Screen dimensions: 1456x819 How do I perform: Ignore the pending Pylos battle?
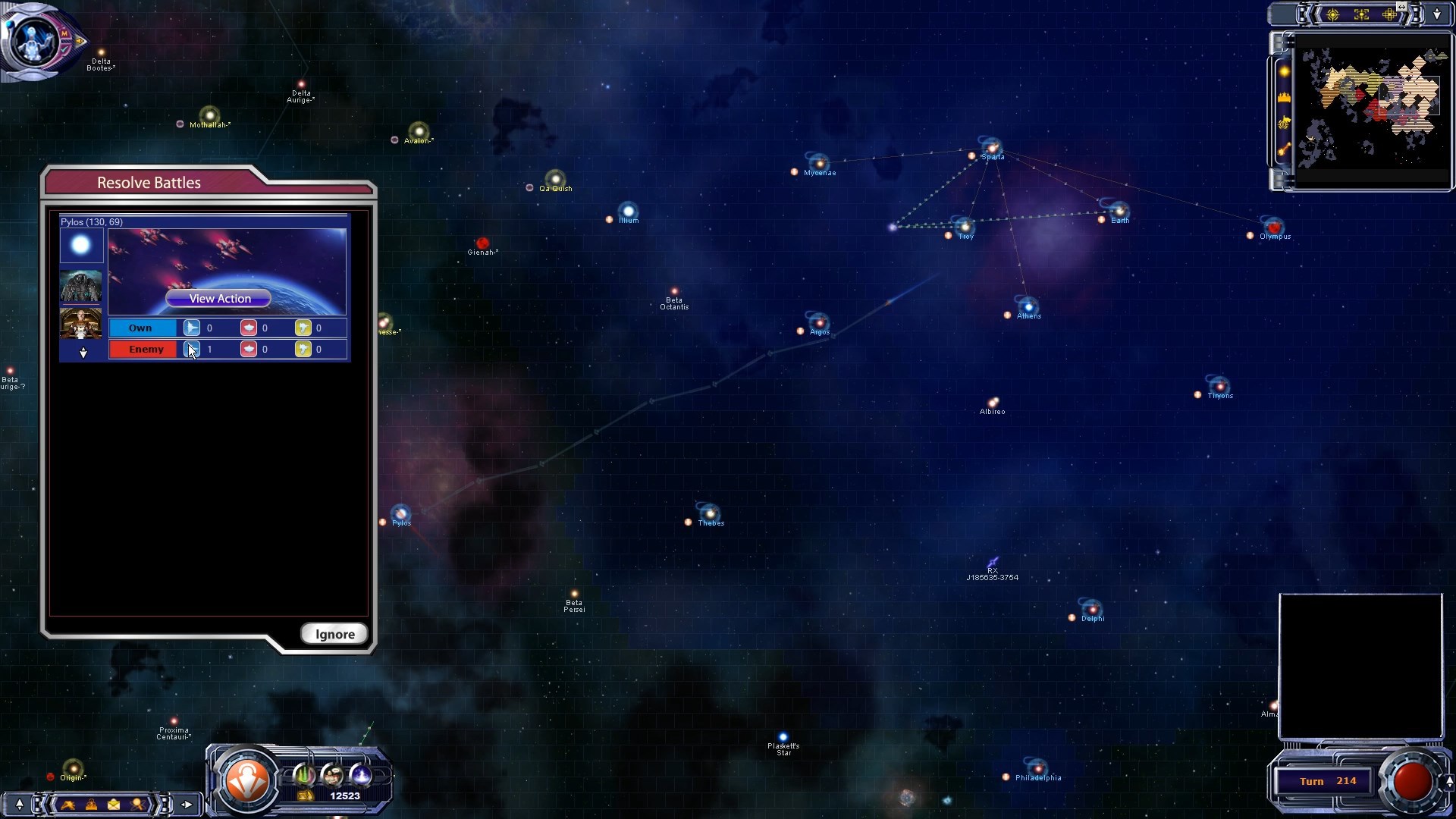pos(334,634)
